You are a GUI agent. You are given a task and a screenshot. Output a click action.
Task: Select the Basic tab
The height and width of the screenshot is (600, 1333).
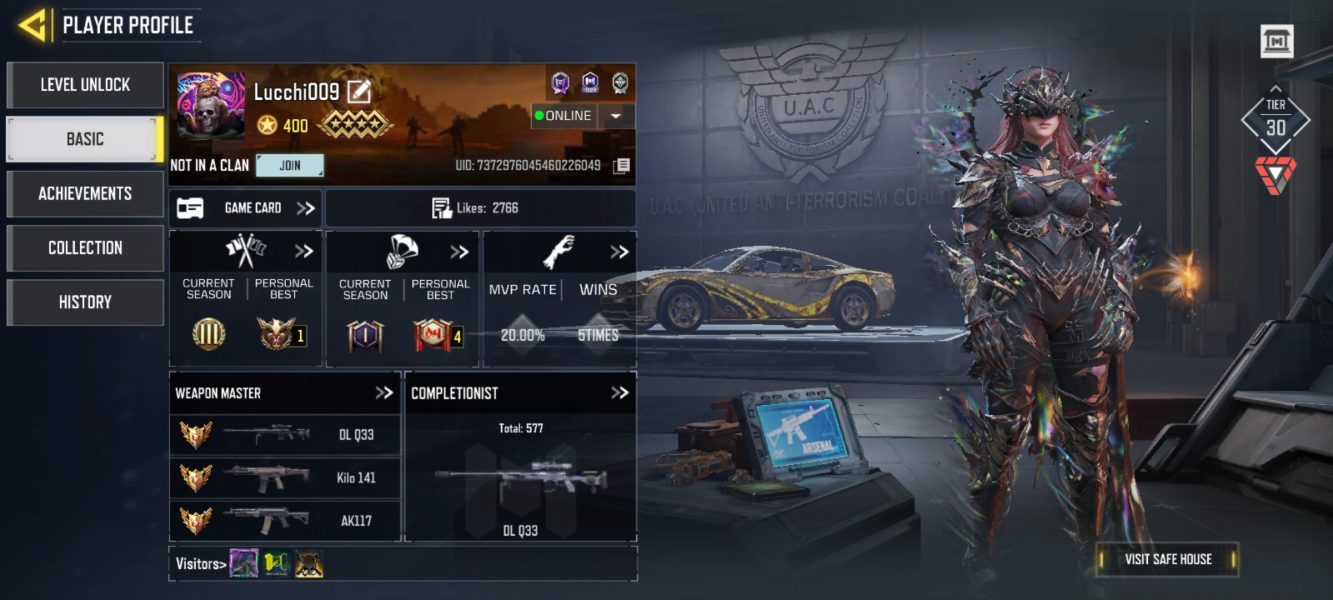(85, 139)
